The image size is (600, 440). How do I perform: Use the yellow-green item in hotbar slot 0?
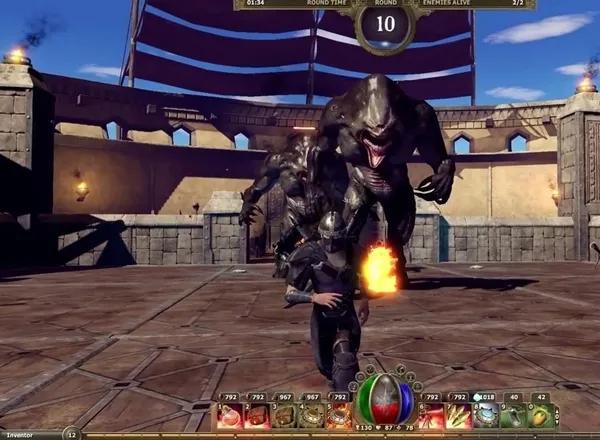click(540, 416)
